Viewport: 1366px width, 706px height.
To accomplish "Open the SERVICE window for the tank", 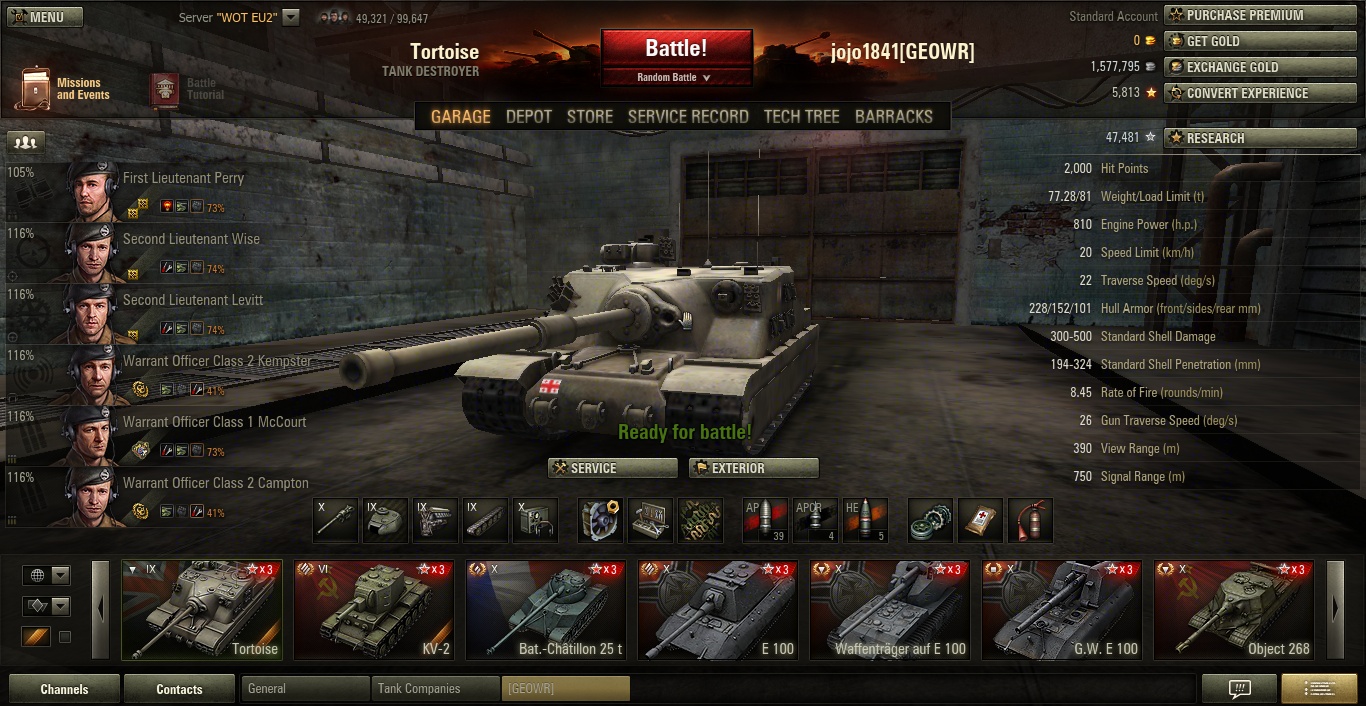I will 612,468.
